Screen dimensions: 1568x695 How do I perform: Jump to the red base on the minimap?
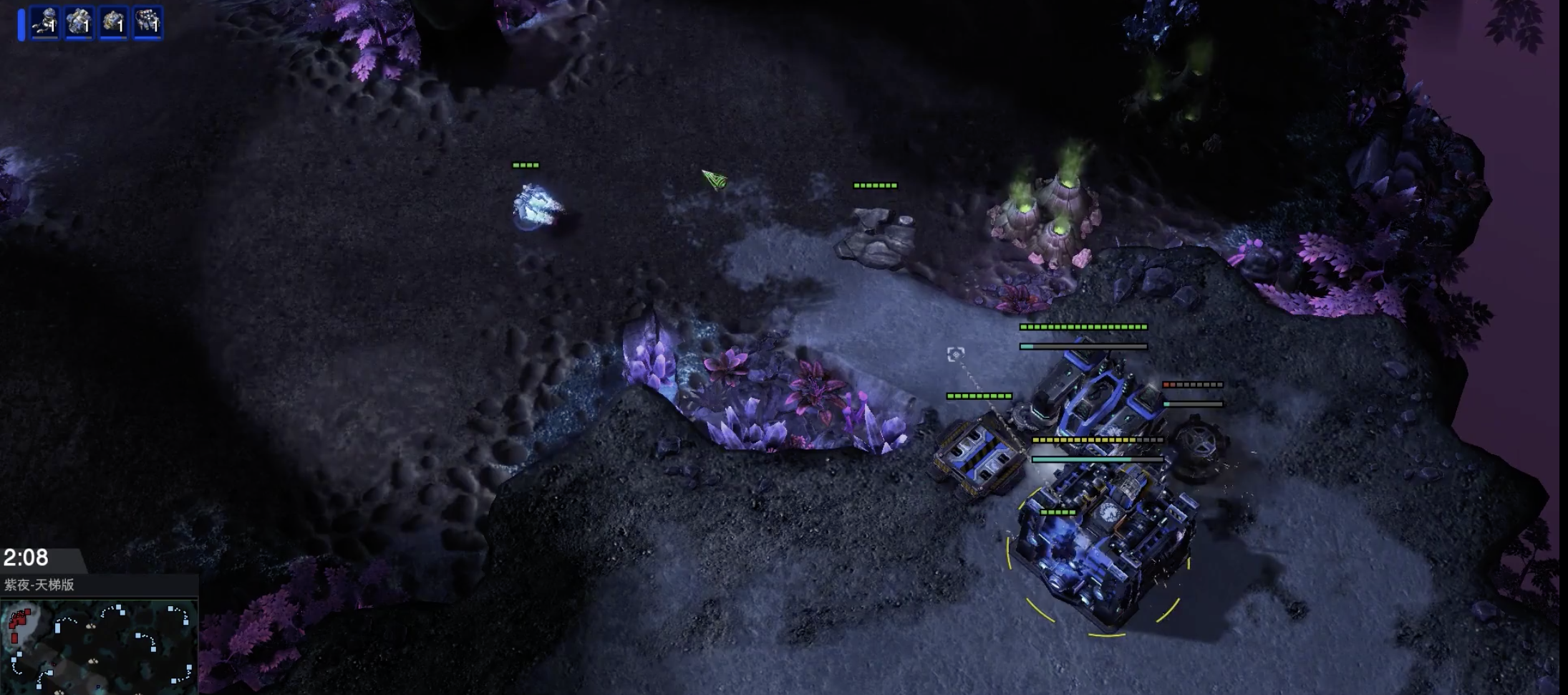click(19, 623)
